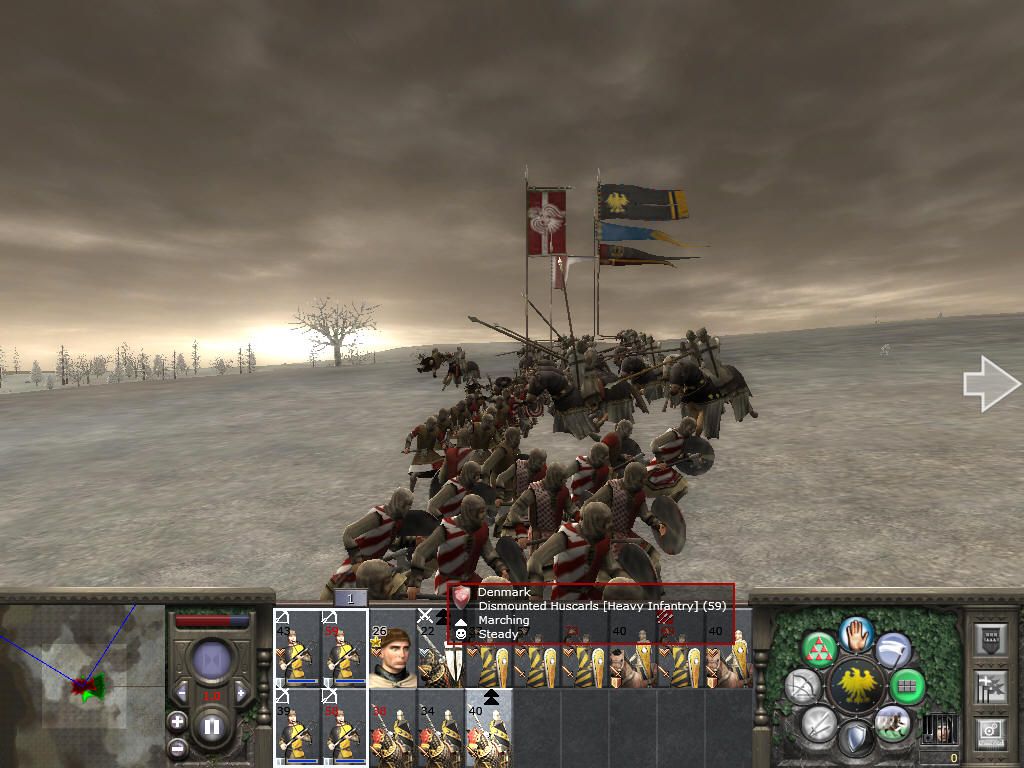Image resolution: width=1024 pixels, height=768 pixels.
Task: Click the withdraw white flag button
Action: (894, 650)
